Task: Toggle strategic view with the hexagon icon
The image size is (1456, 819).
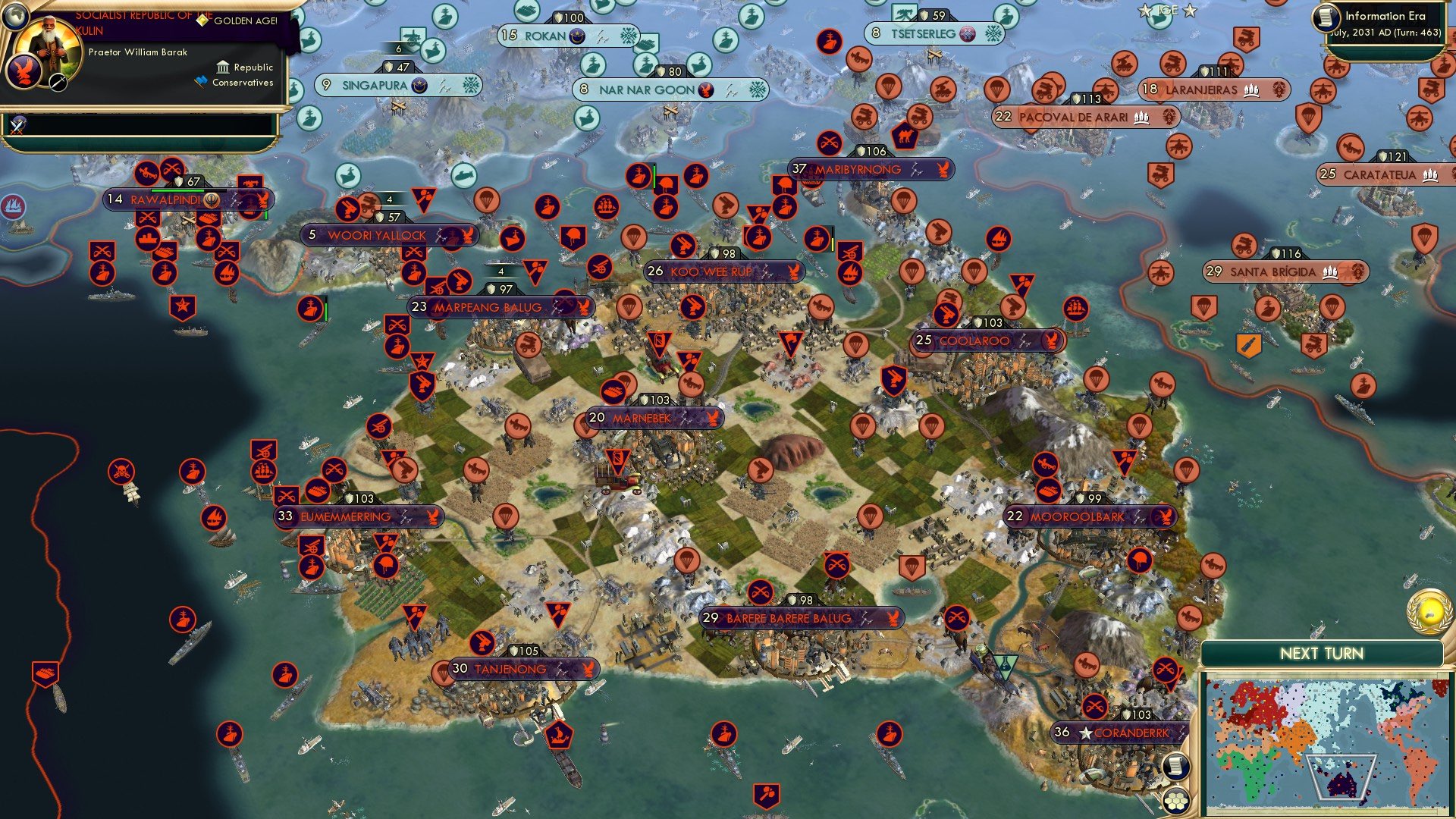Action: click(1176, 801)
